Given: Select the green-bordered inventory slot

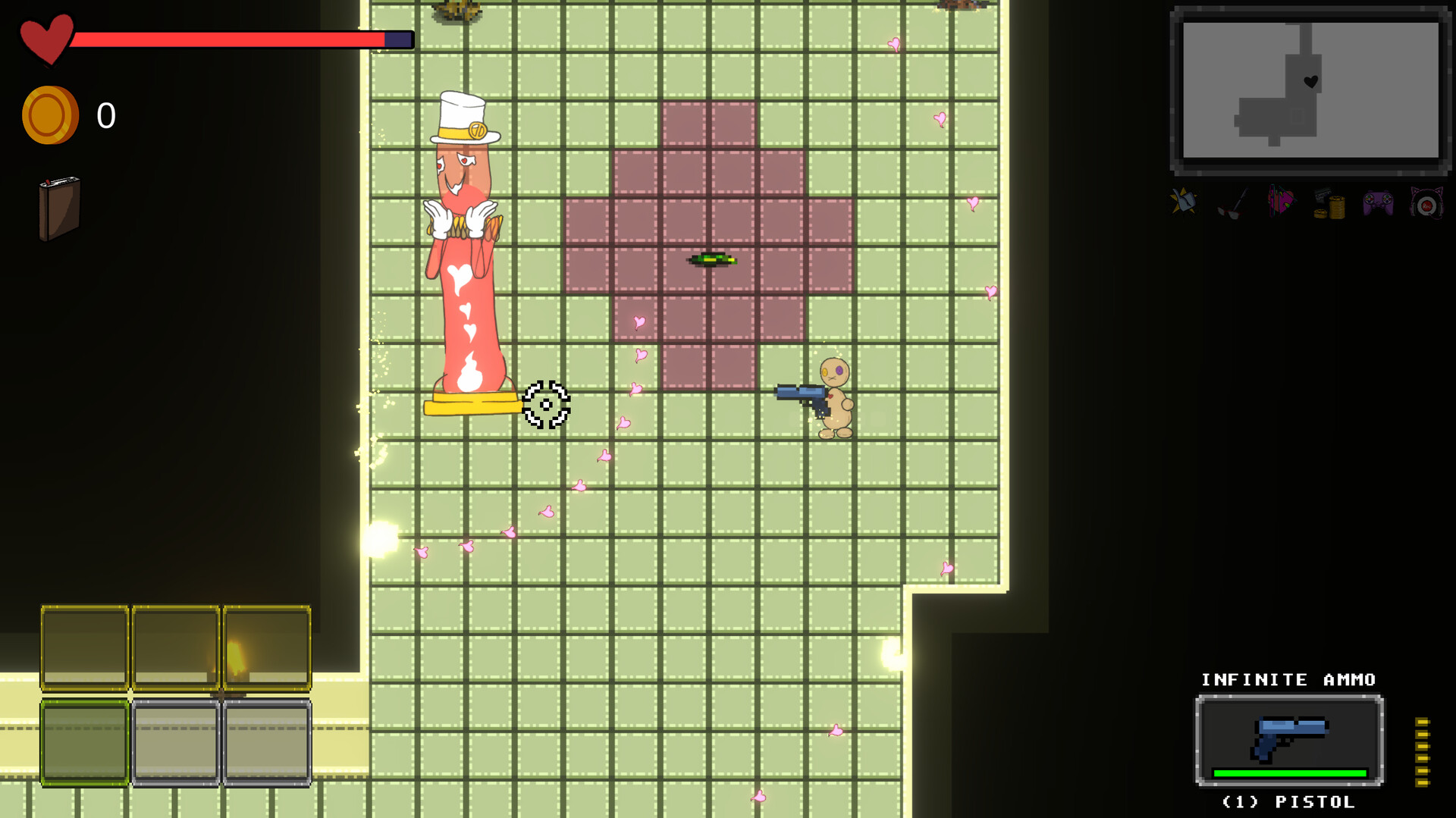Looking at the screenshot, I should 84,743.
